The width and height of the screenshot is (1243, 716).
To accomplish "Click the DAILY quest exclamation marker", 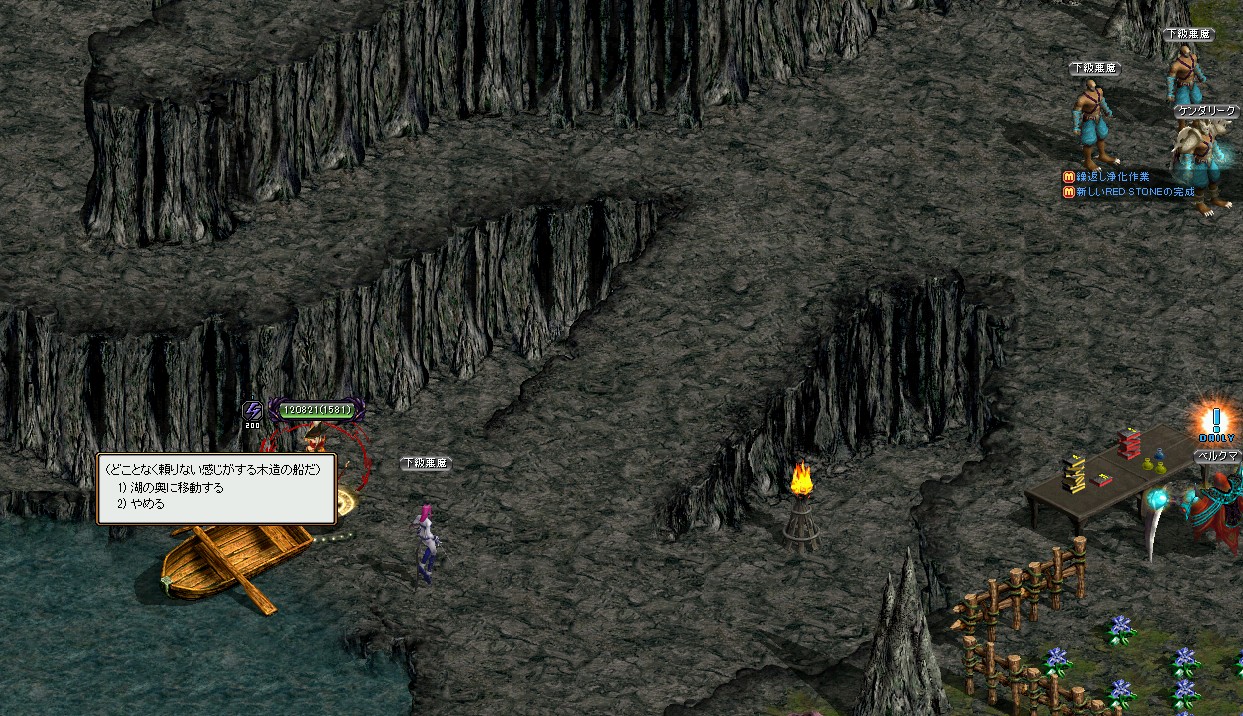I will 1216,423.
